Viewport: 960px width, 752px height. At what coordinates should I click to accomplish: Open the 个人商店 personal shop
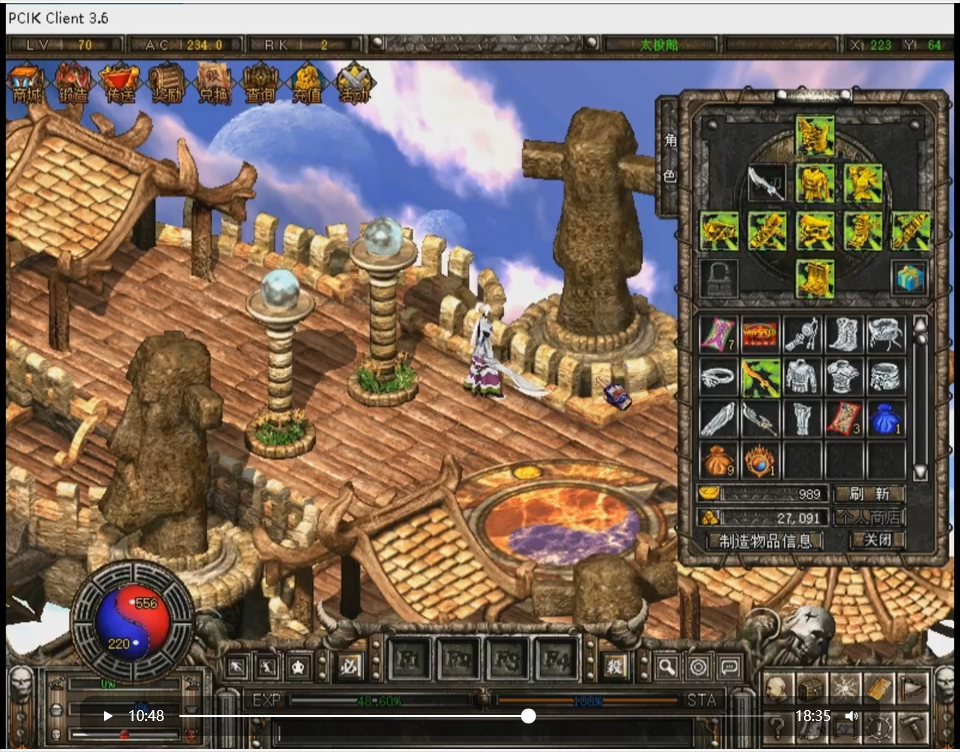click(x=869, y=517)
